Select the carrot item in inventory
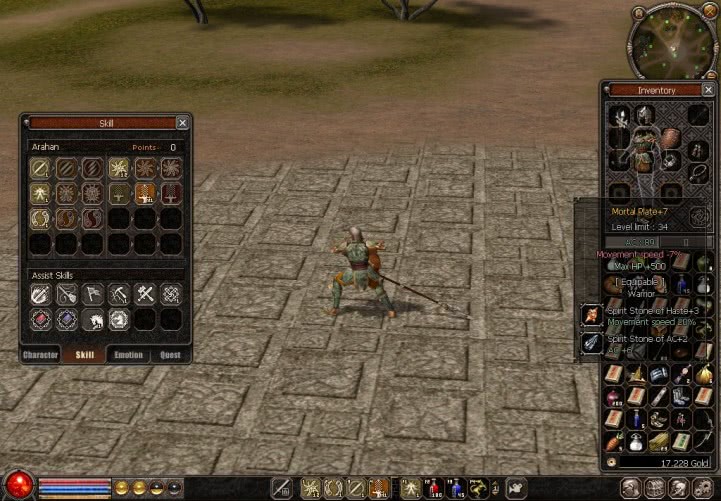This screenshot has height=501, width=721. coord(613,441)
